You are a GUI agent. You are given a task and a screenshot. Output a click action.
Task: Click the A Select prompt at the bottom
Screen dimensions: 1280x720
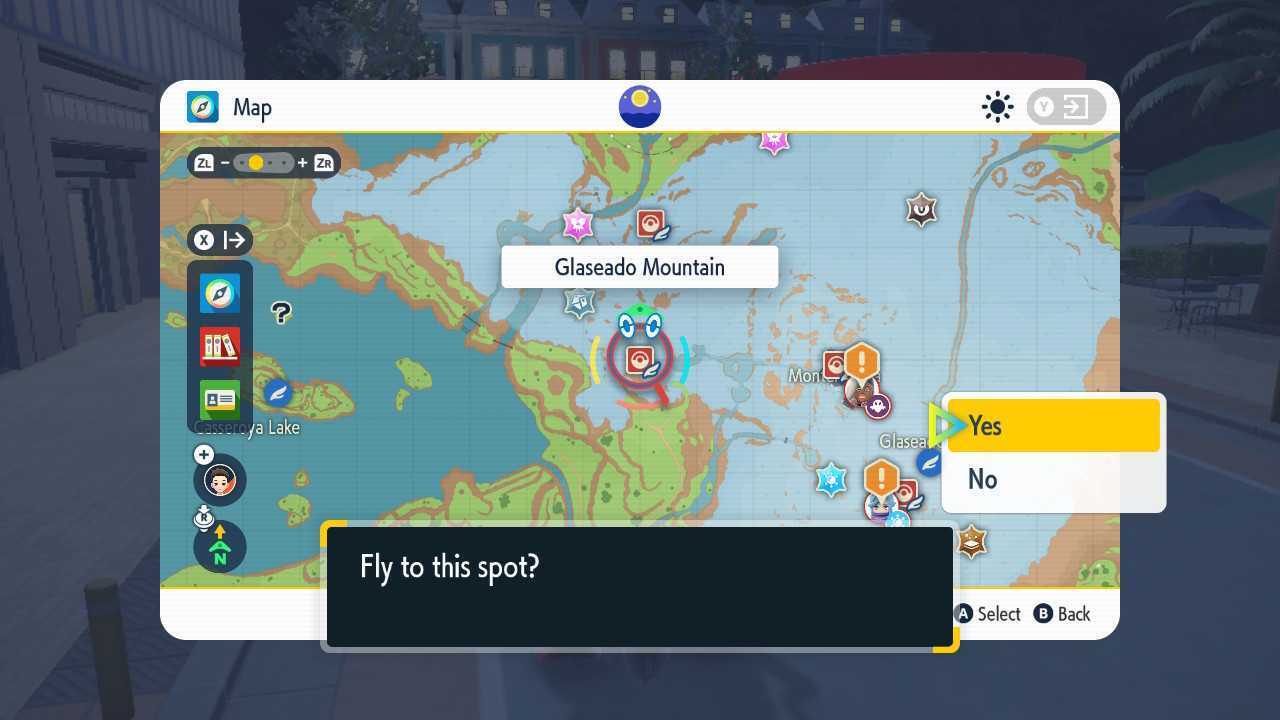[x=989, y=614]
